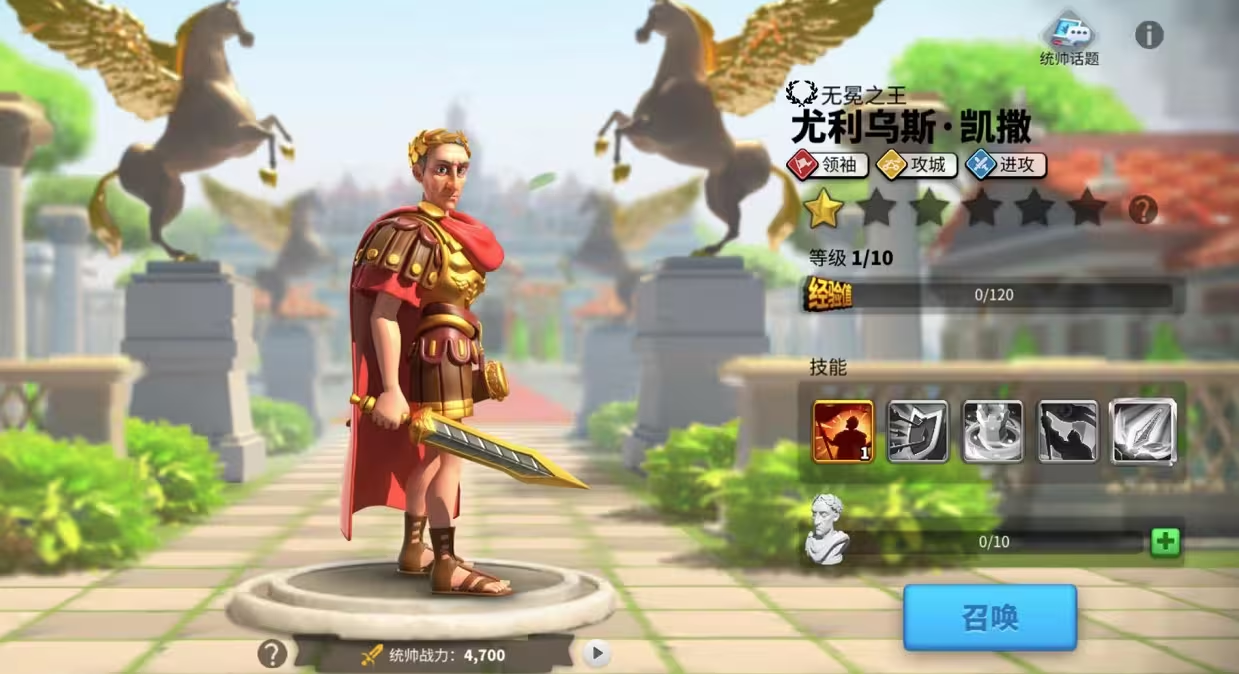Image resolution: width=1239 pixels, height=674 pixels.
Task: Open commander power help question mark
Action: [x=272, y=654]
